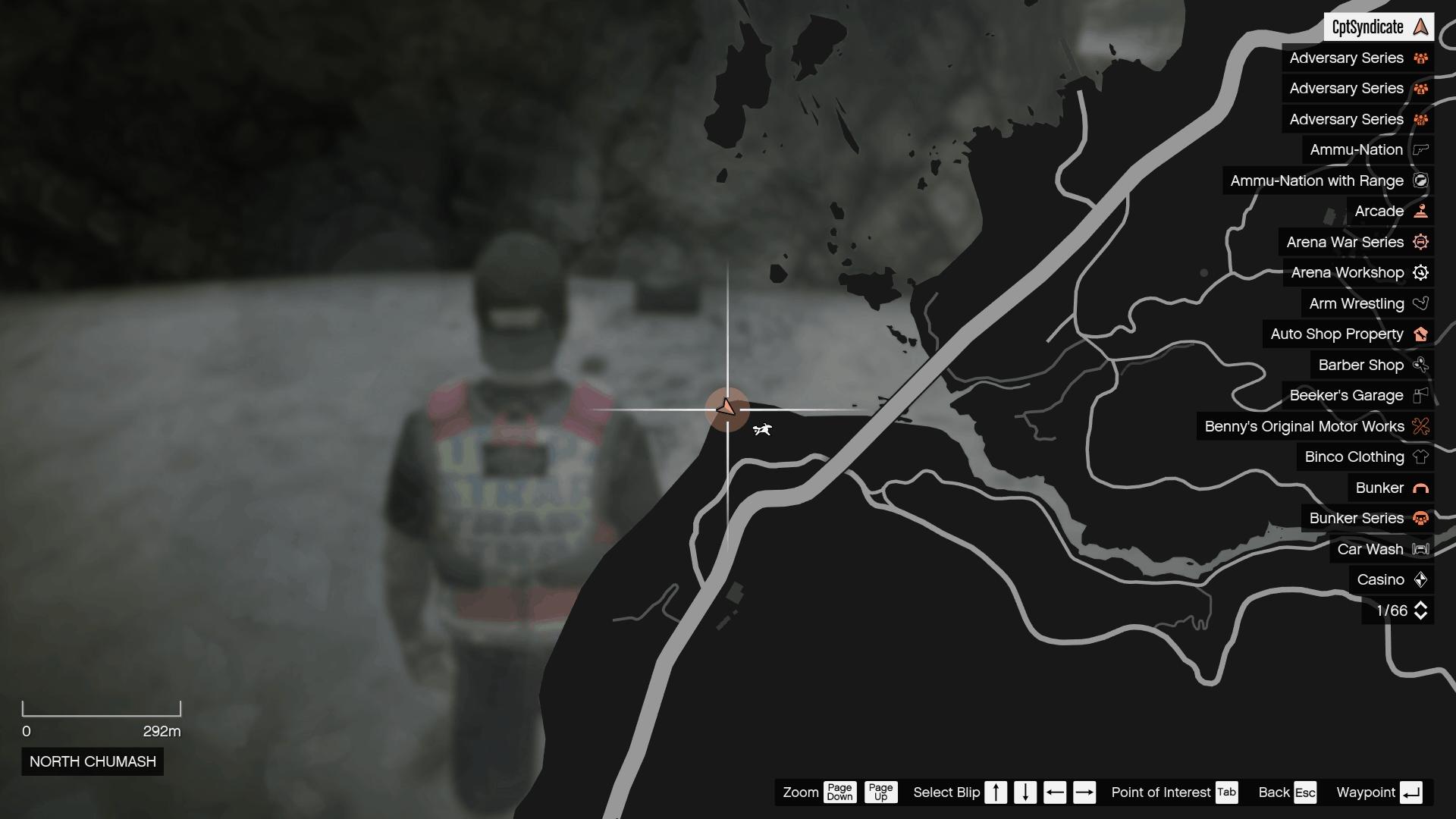
Task: Select the Casino dice icon
Action: 1420,579
